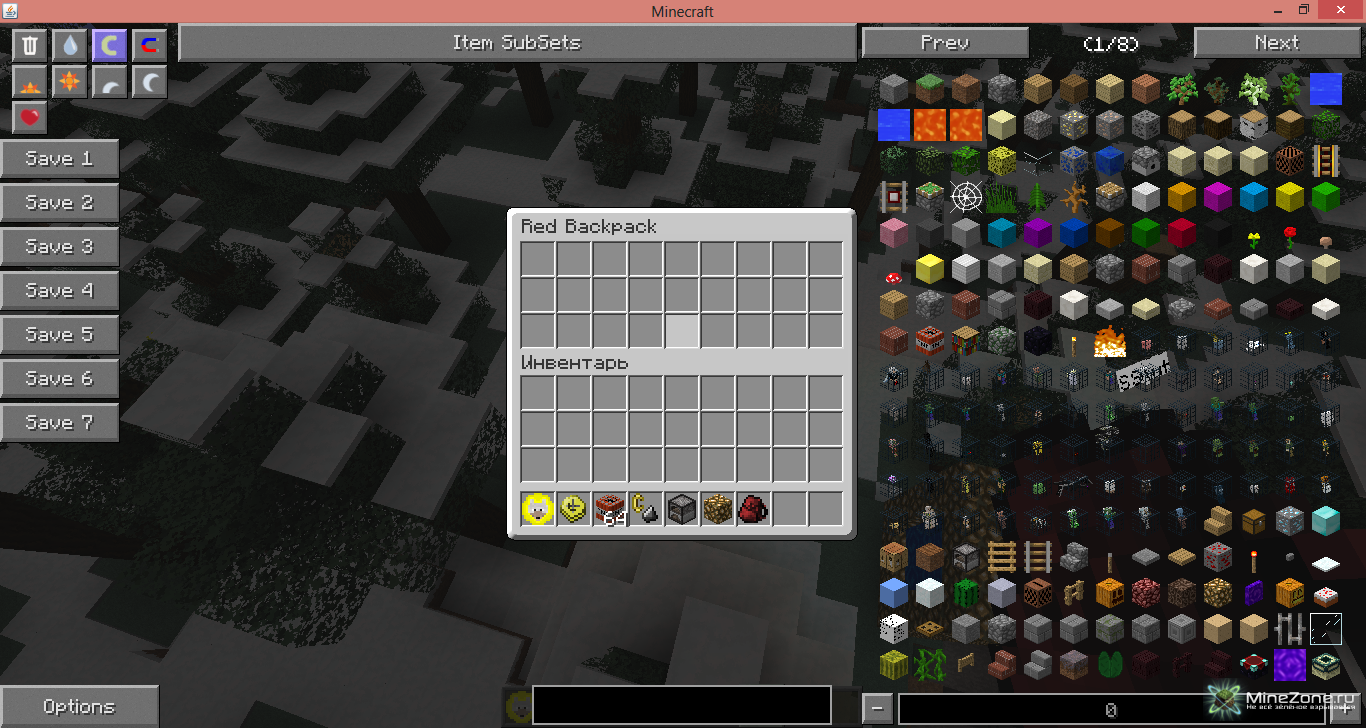Viewport: 1366px width, 728px height.
Task: Select the Save 1 slot
Action: 59,158
